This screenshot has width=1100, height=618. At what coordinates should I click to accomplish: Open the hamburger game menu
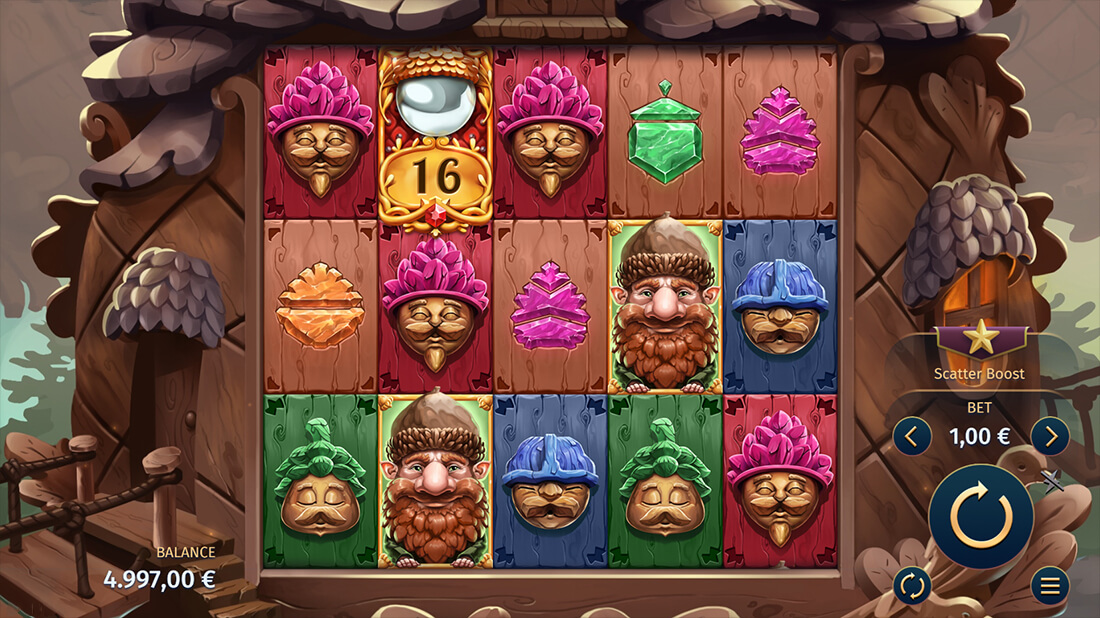tap(1049, 586)
